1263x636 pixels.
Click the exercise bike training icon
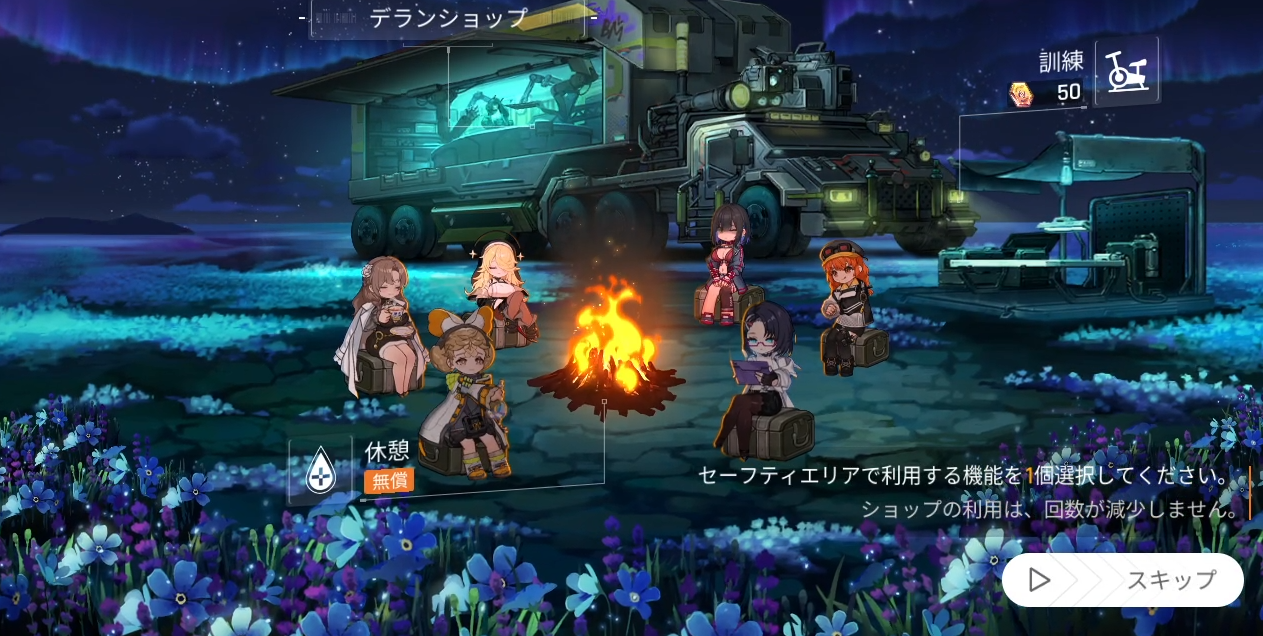[x=1127, y=72]
